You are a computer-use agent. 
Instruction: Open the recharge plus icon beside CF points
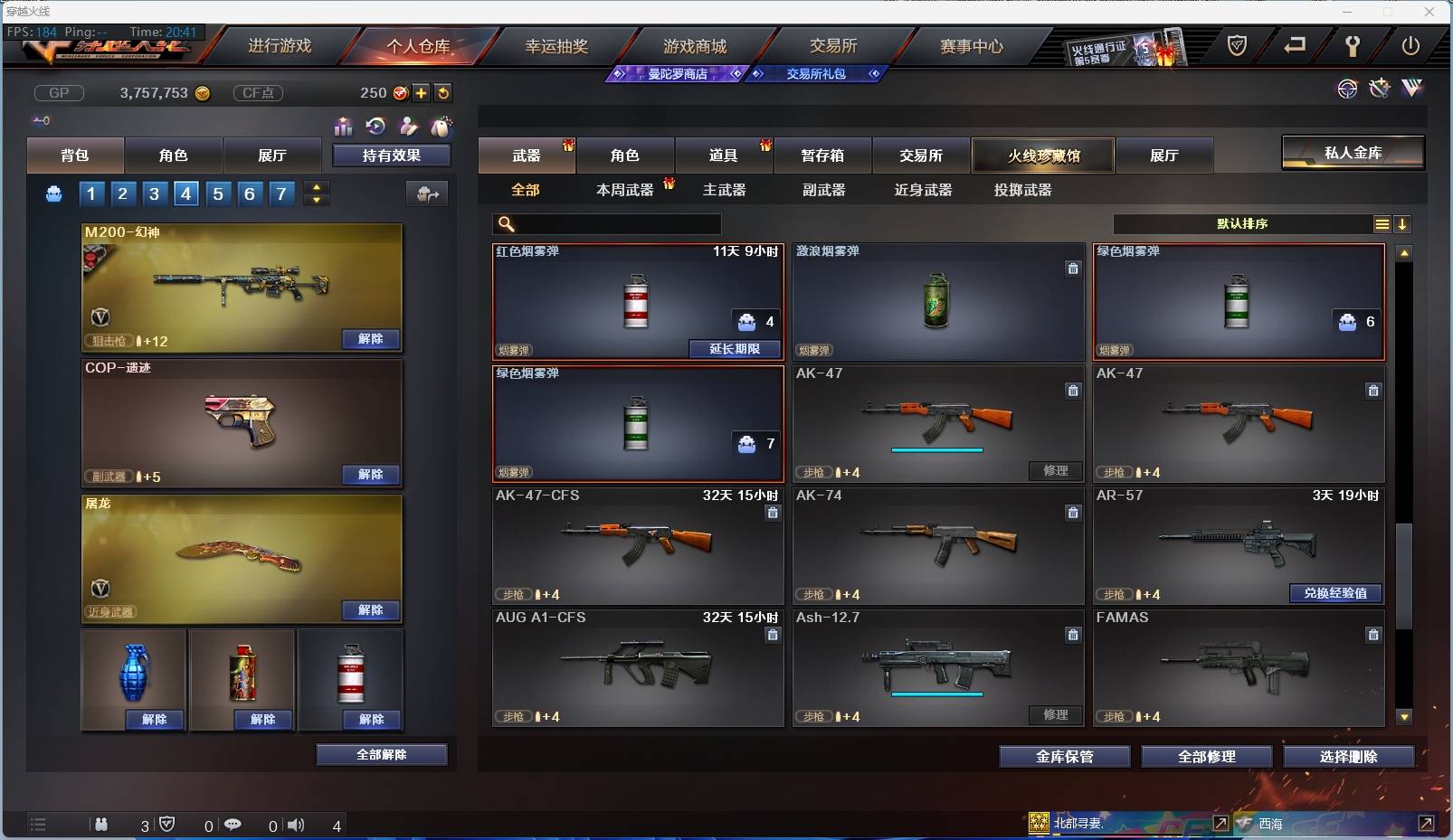[422, 92]
